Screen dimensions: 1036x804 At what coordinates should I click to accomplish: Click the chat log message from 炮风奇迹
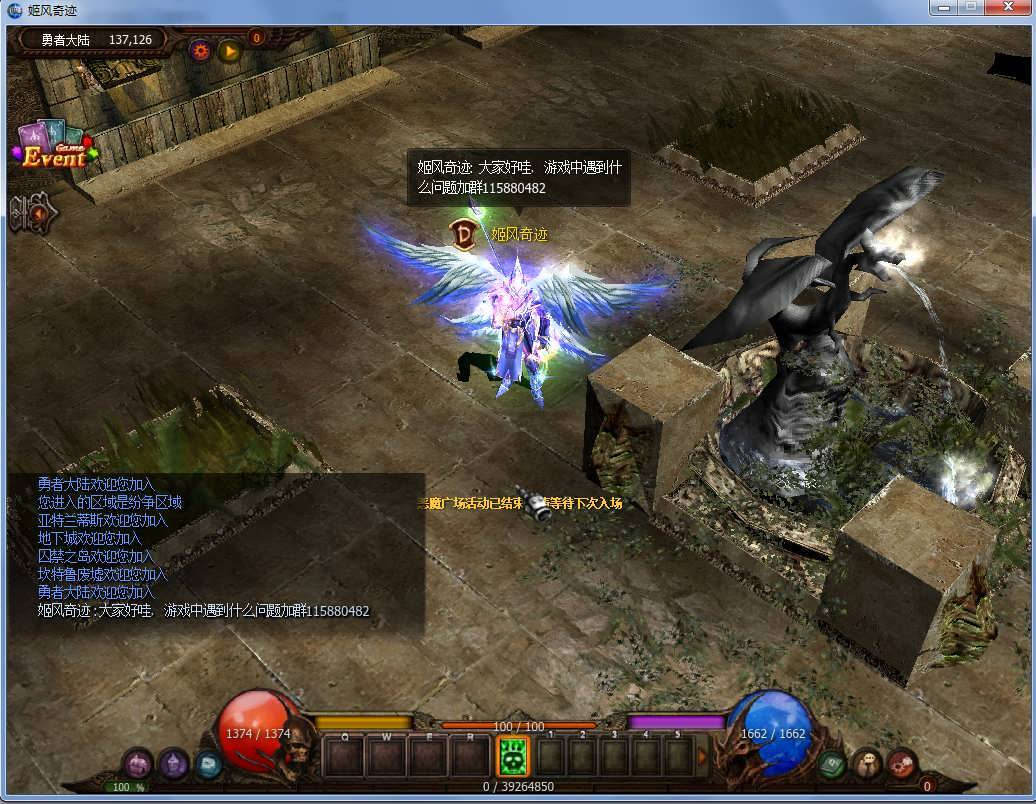[204, 611]
